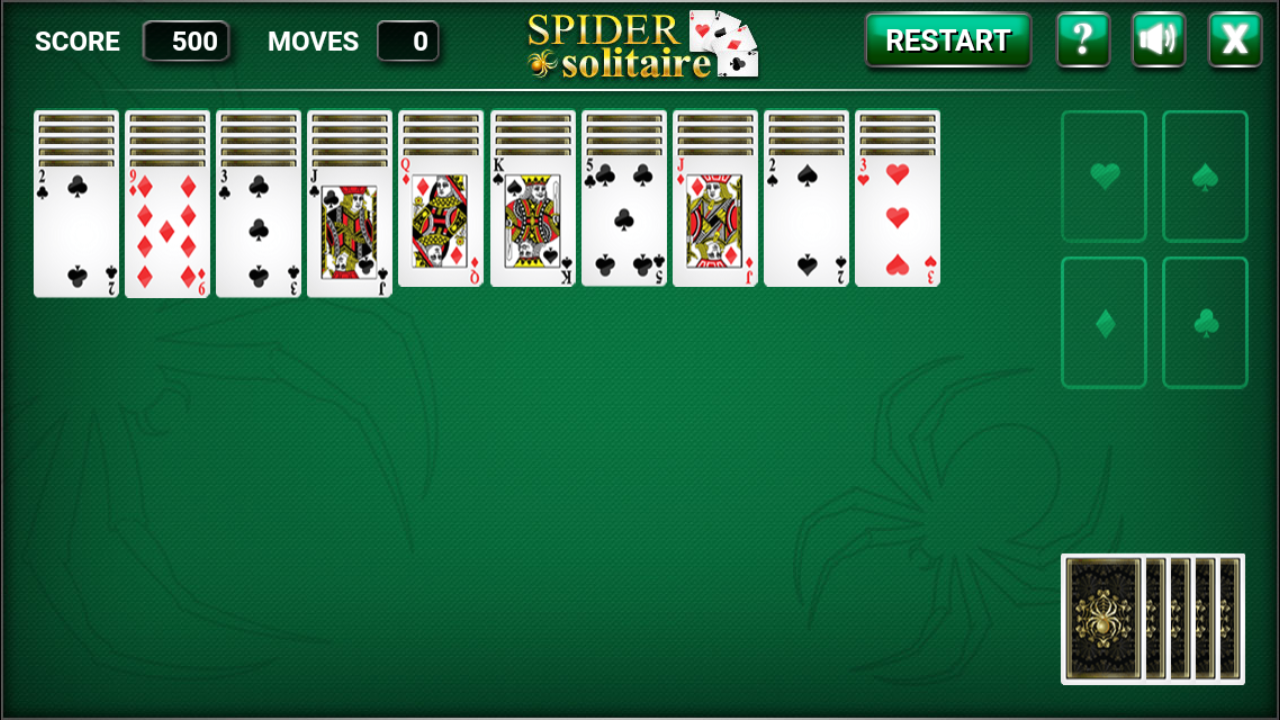Select the 3 of hearts card
Viewport: 1280px width, 720px height.
point(896,220)
